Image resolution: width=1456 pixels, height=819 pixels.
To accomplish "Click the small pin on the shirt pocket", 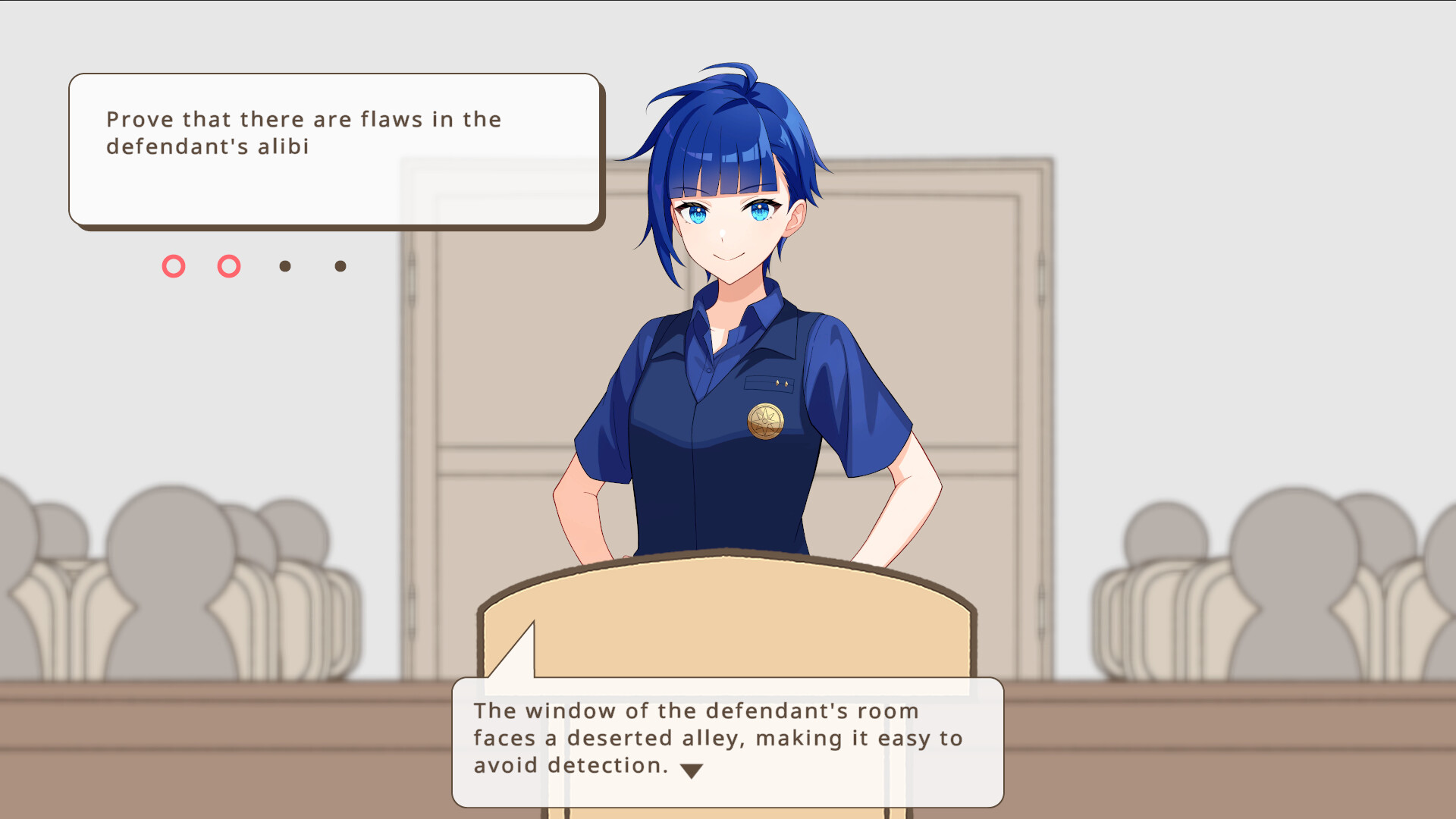I will pos(780,382).
